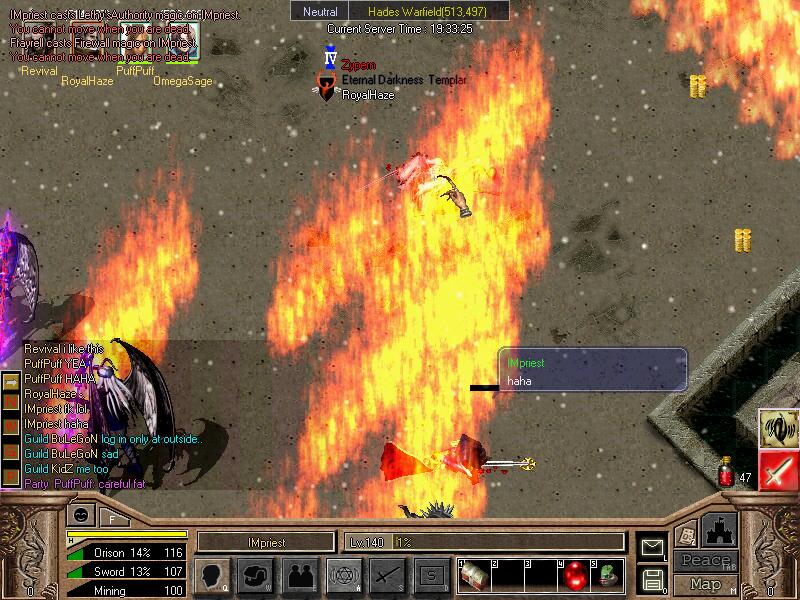This screenshot has width=800, height=600.
Task: Click the white sword icon on red
Action: [776, 469]
